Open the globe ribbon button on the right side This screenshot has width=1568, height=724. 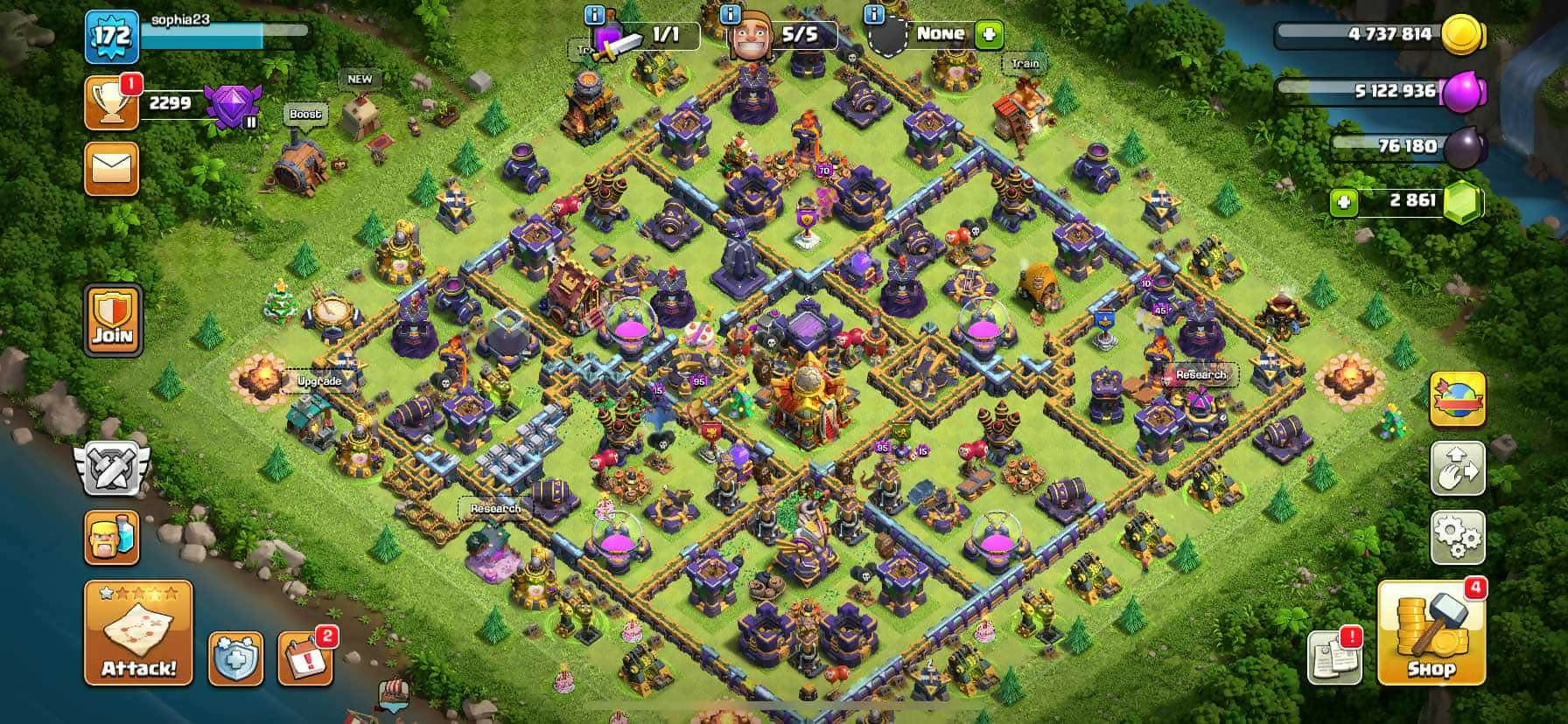(1457, 399)
